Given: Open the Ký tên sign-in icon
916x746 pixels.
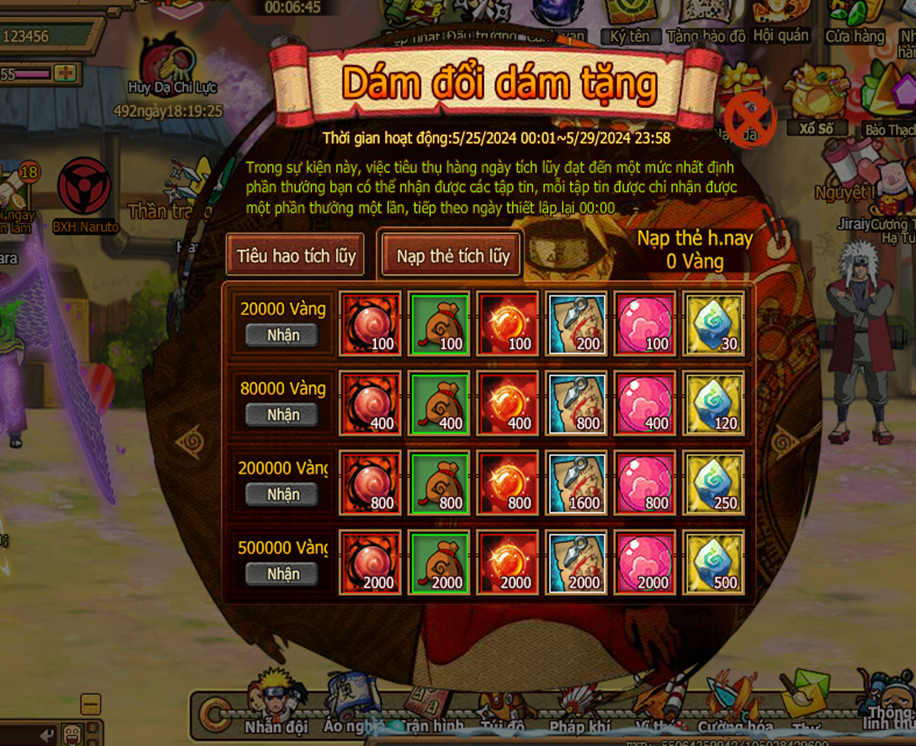Looking at the screenshot, I should click(x=631, y=22).
